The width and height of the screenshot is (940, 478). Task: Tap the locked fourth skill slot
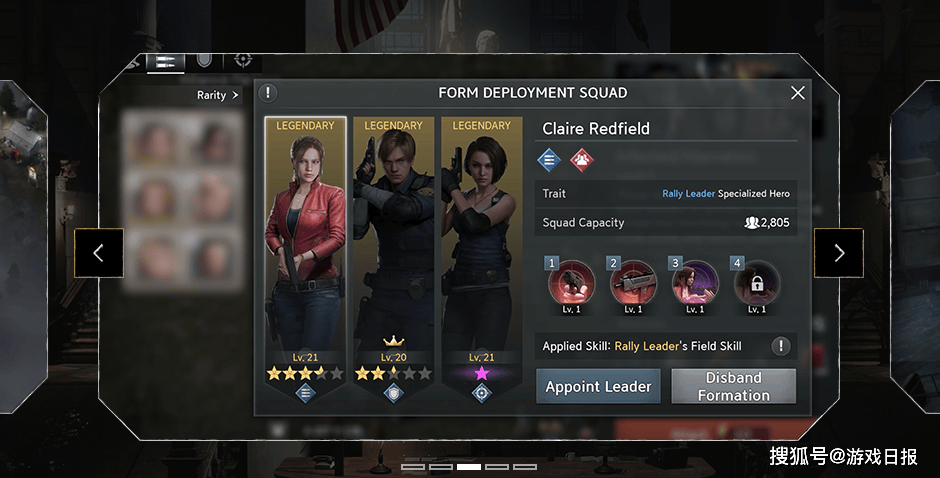757,283
